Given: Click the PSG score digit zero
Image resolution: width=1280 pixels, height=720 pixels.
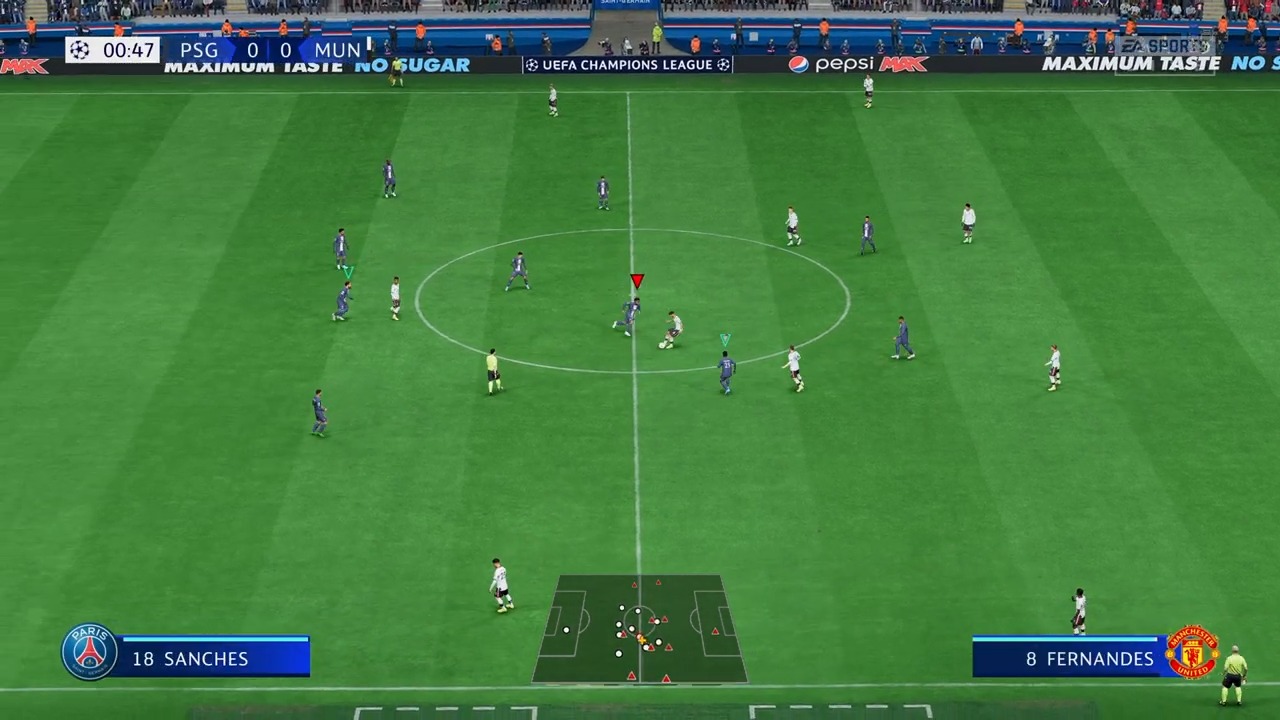Looking at the screenshot, I should [x=252, y=50].
